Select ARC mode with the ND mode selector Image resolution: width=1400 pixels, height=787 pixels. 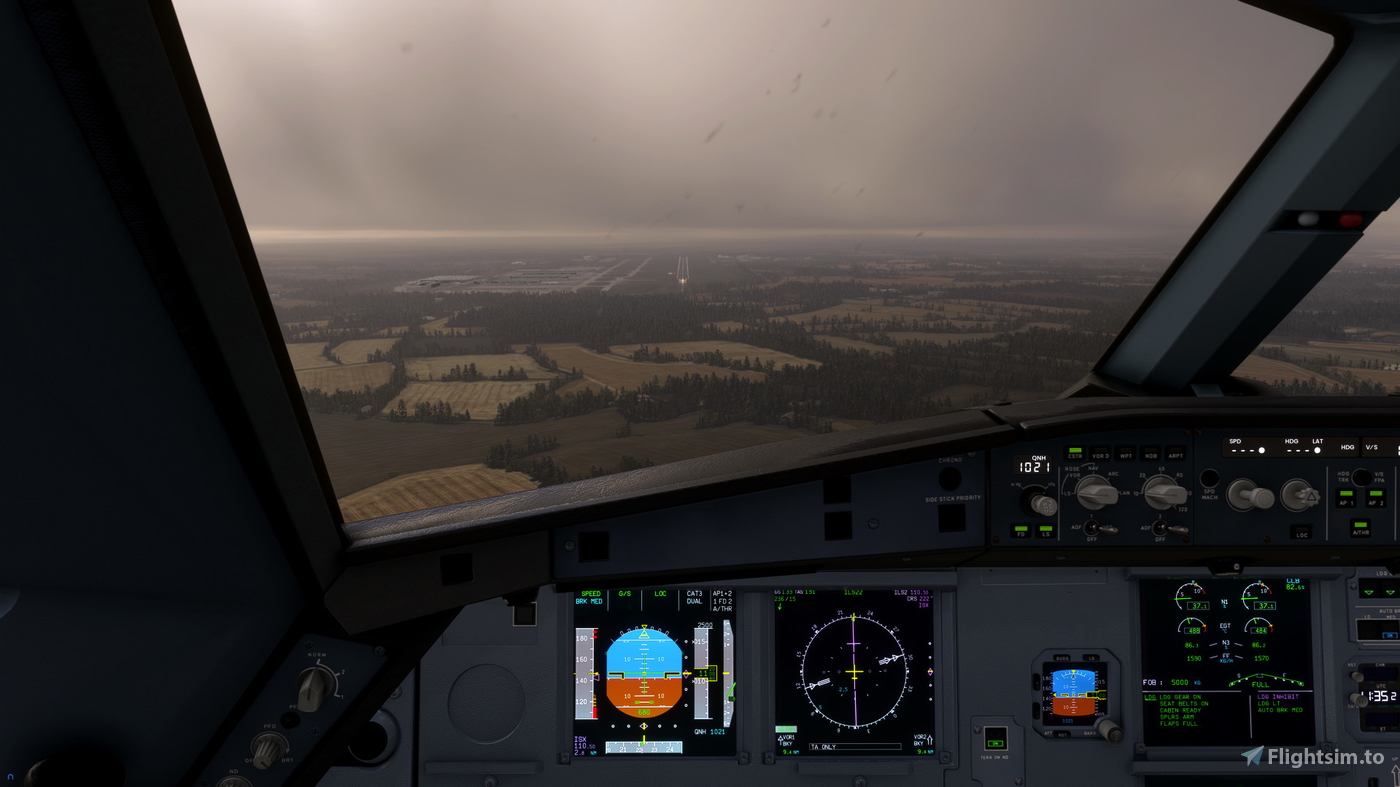click(x=1097, y=494)
